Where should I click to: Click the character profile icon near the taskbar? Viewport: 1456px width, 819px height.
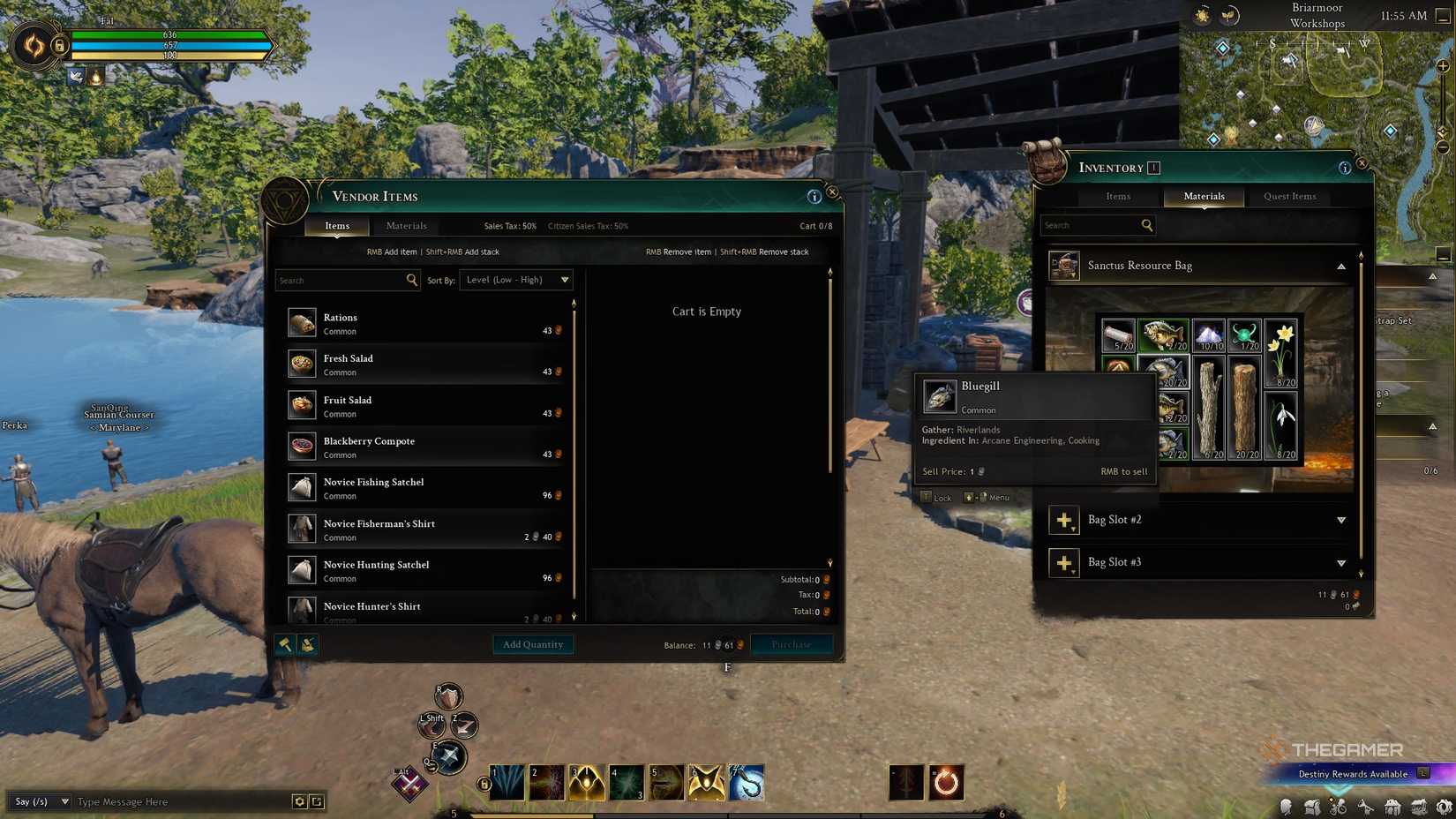pyautogui.click(x=1286, y=807)
